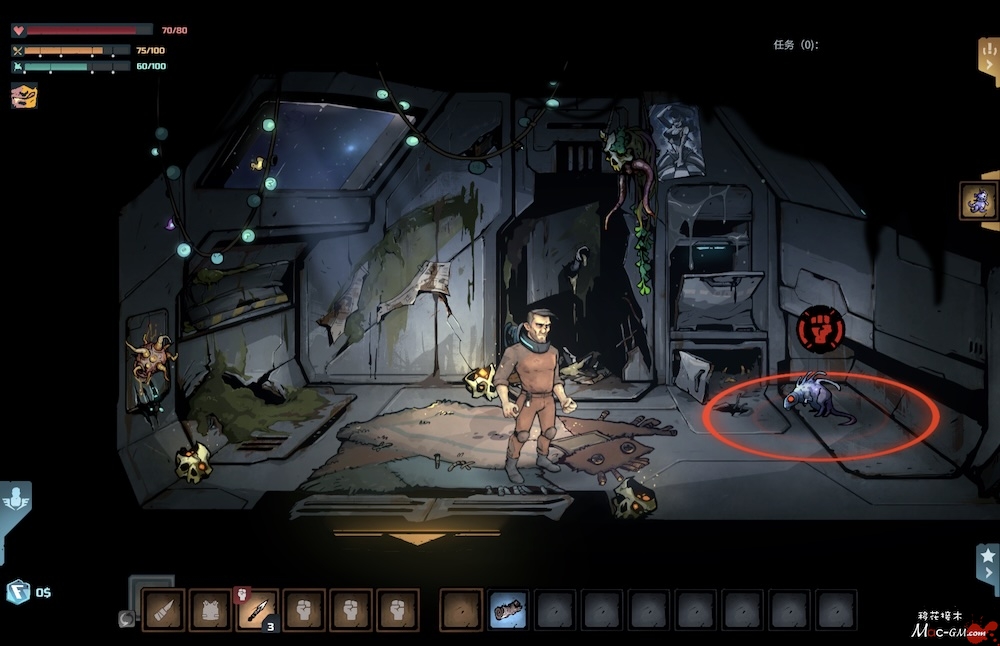Select the blade weapon hotbar slot
This screenshot has height=646, width=1000.
[162, 610]
